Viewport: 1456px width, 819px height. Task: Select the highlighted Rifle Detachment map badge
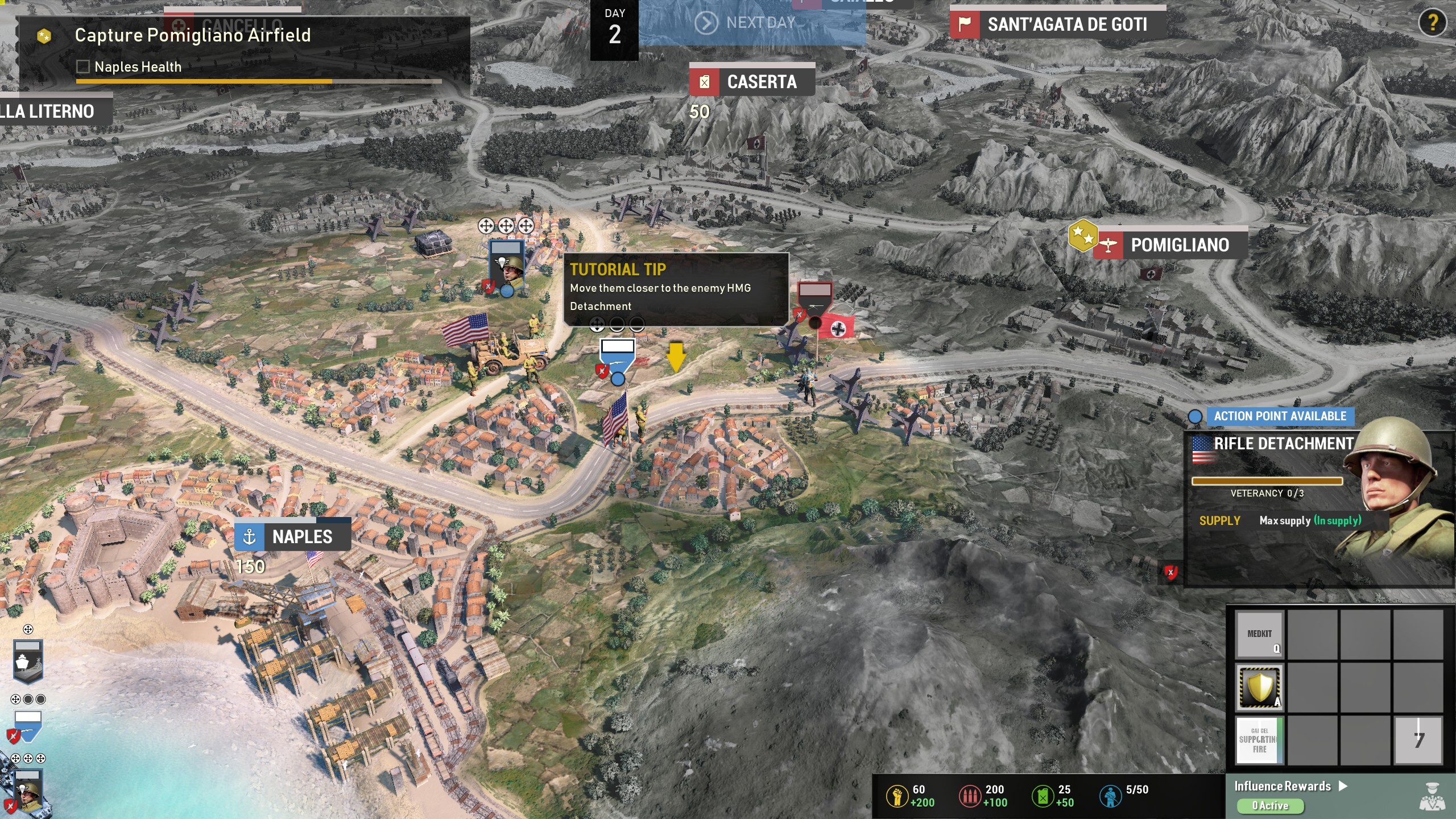point(618,357)
